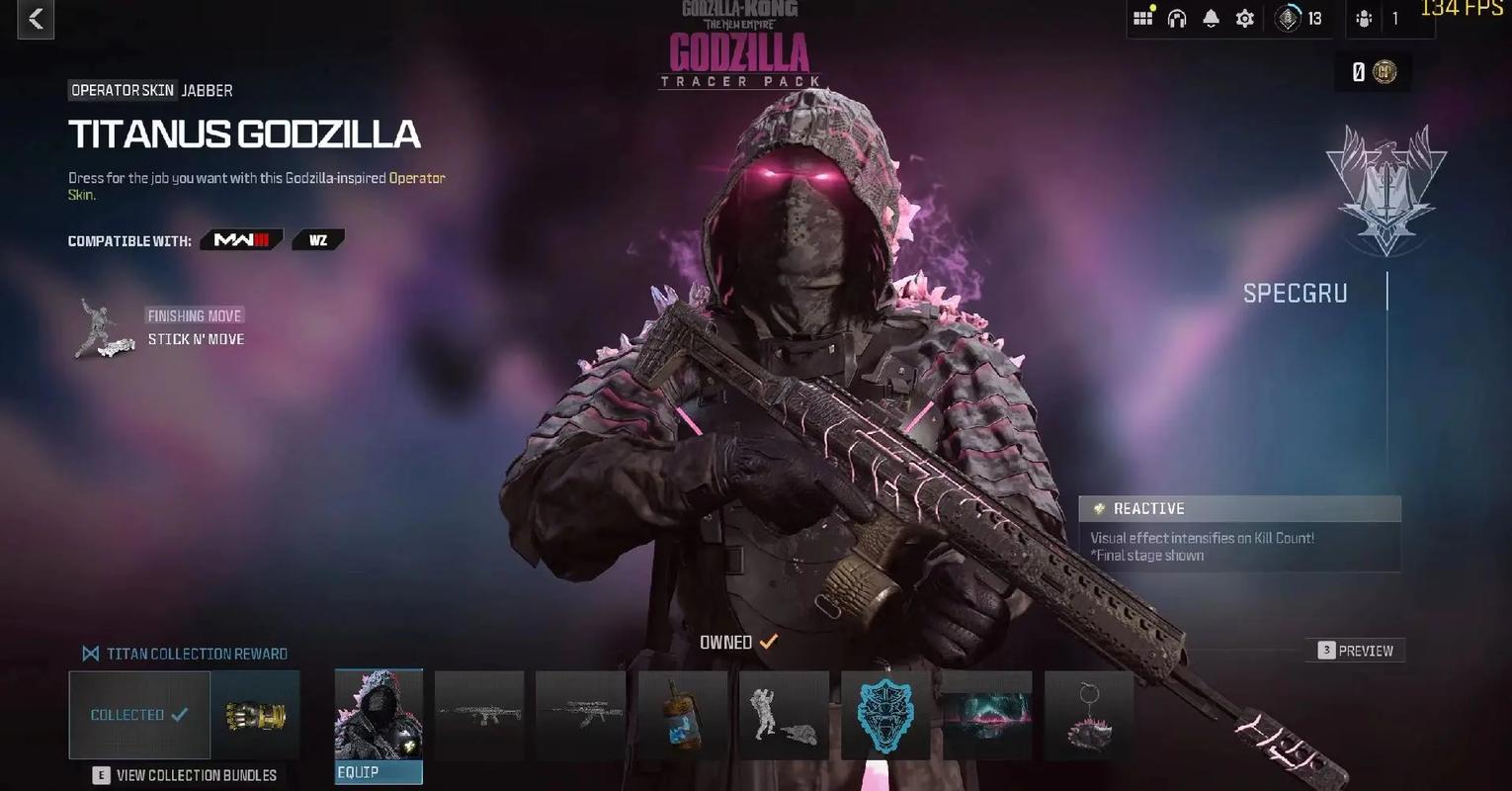Open settings with the gear icon
The height and width of the screenshot is (791, 1512).
(x=1244, y=18)
